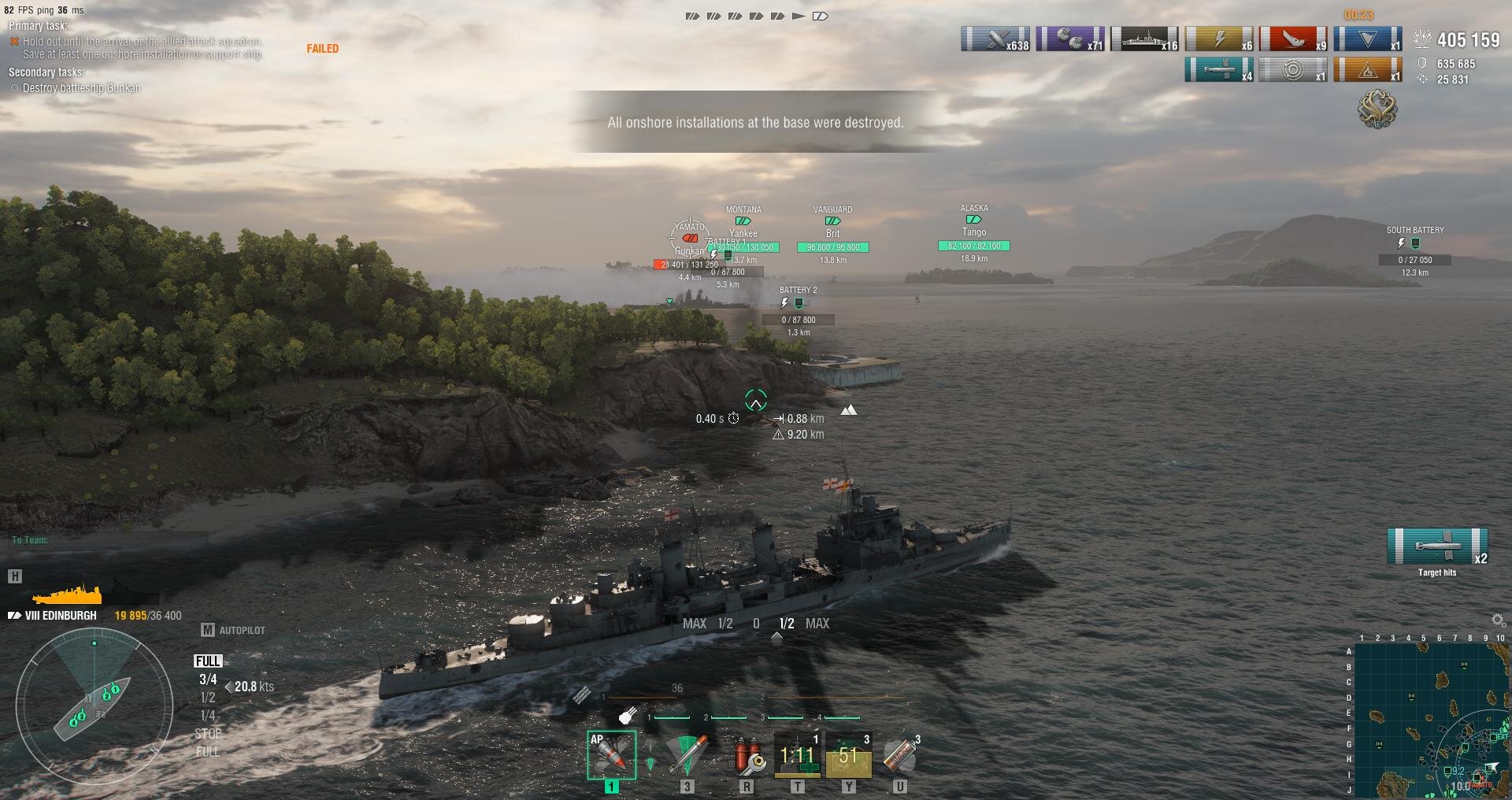Use the Repair Party consumable
This screenshot has width=1512, height=800.
(x=797, y=754)
